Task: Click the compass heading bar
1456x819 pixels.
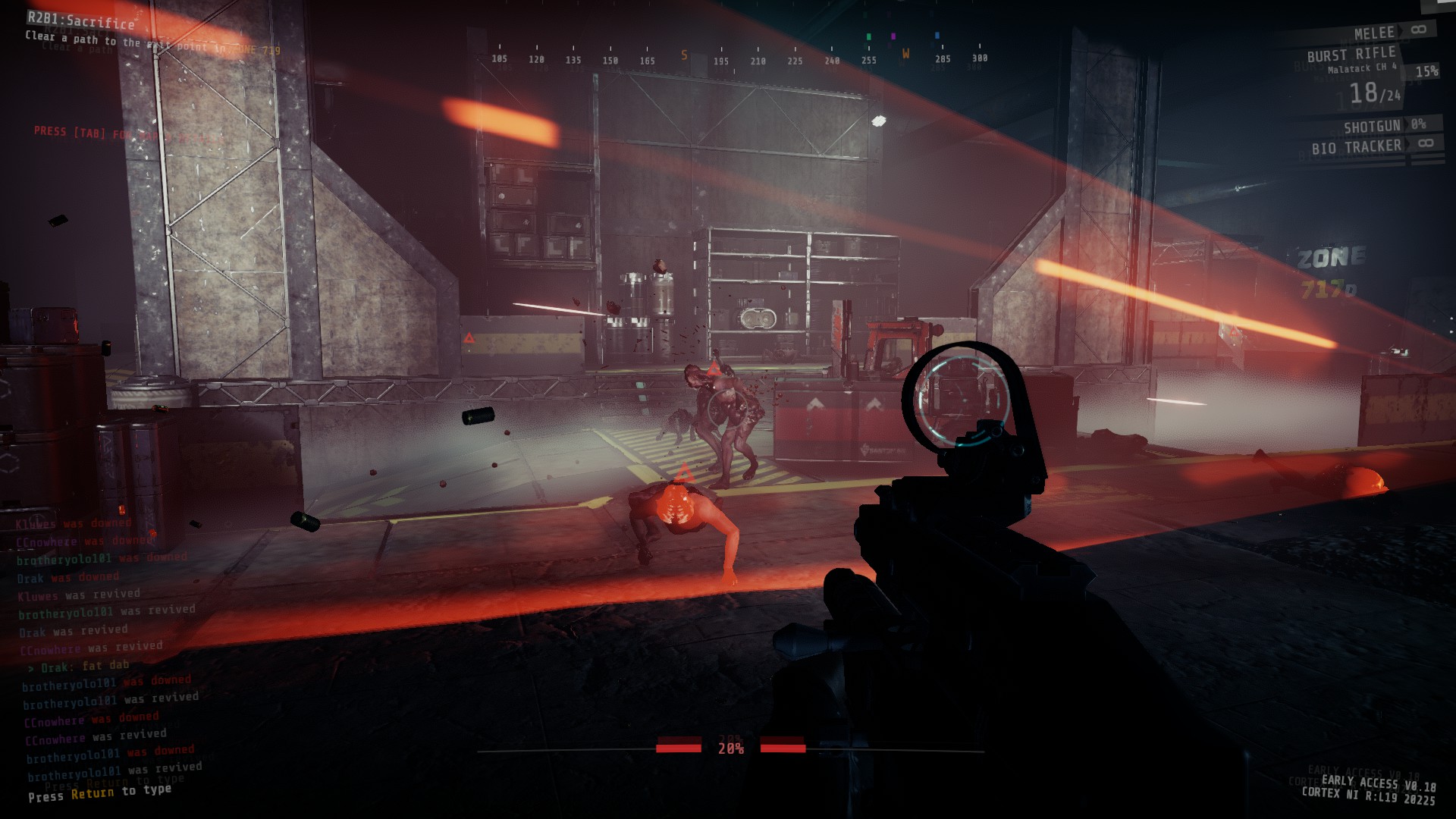Action: click(739, 58)
